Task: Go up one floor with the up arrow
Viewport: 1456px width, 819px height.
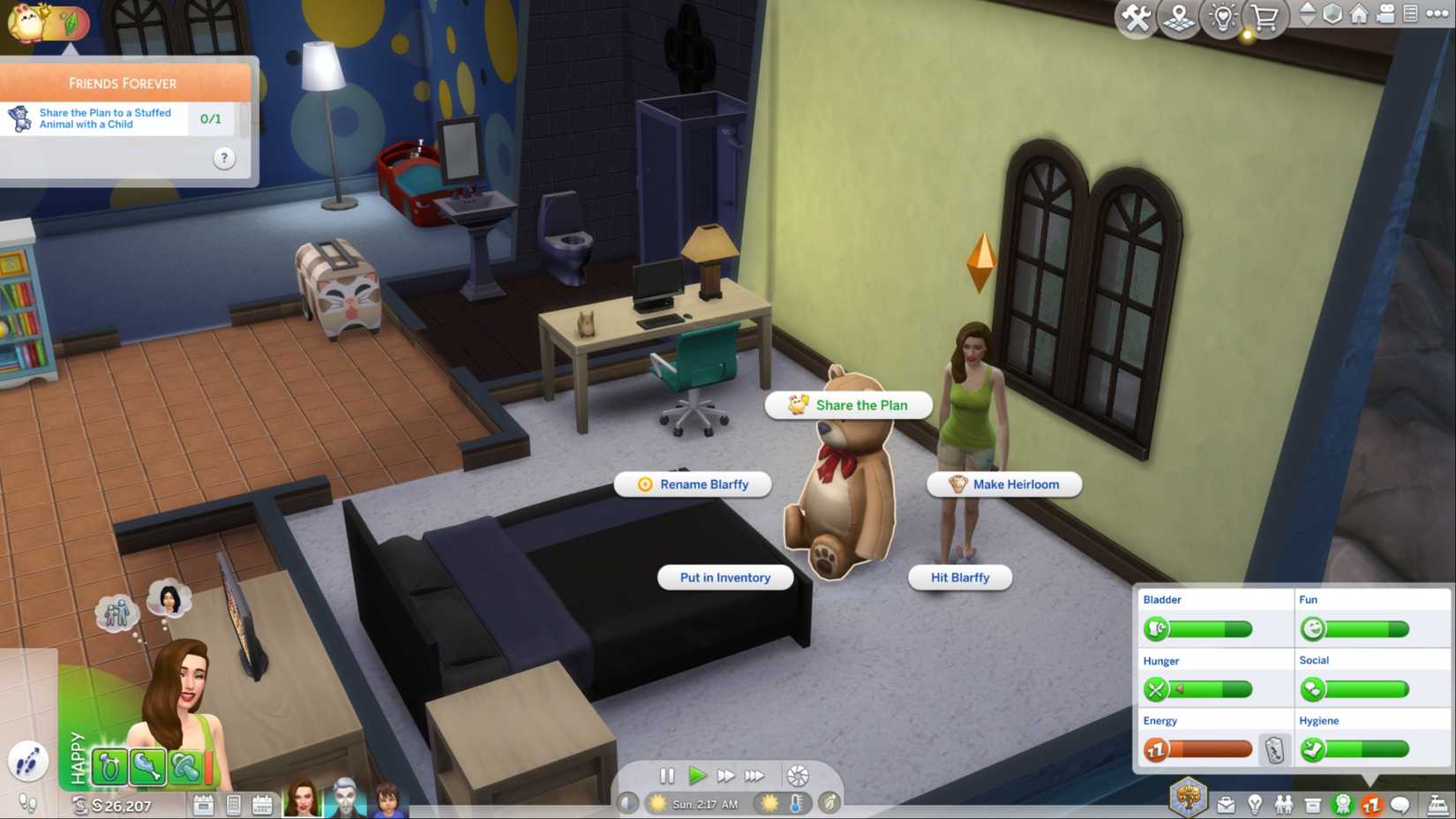Action: point(1307,8)
